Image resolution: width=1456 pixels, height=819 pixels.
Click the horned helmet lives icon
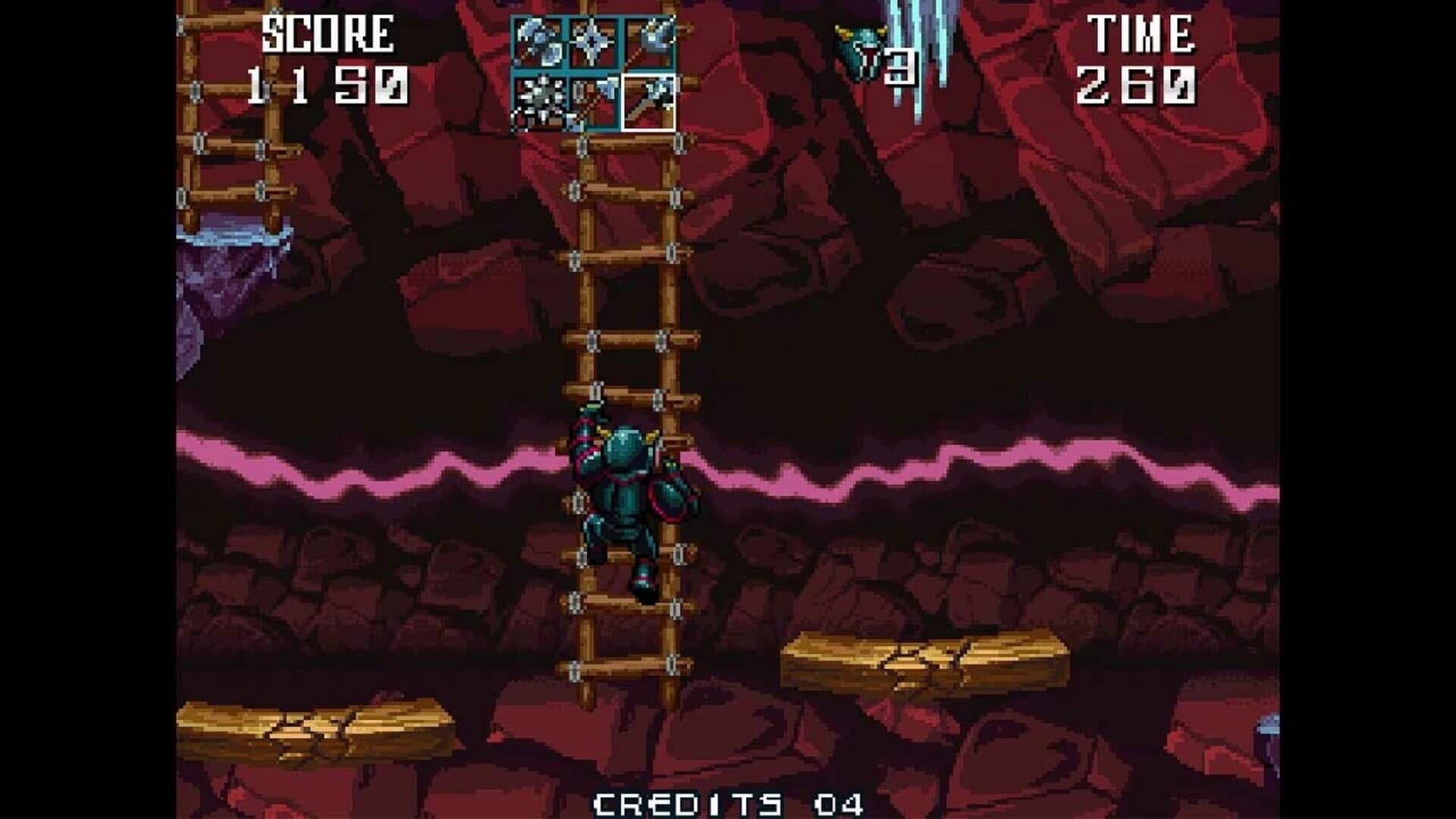[x=861, y=49]
